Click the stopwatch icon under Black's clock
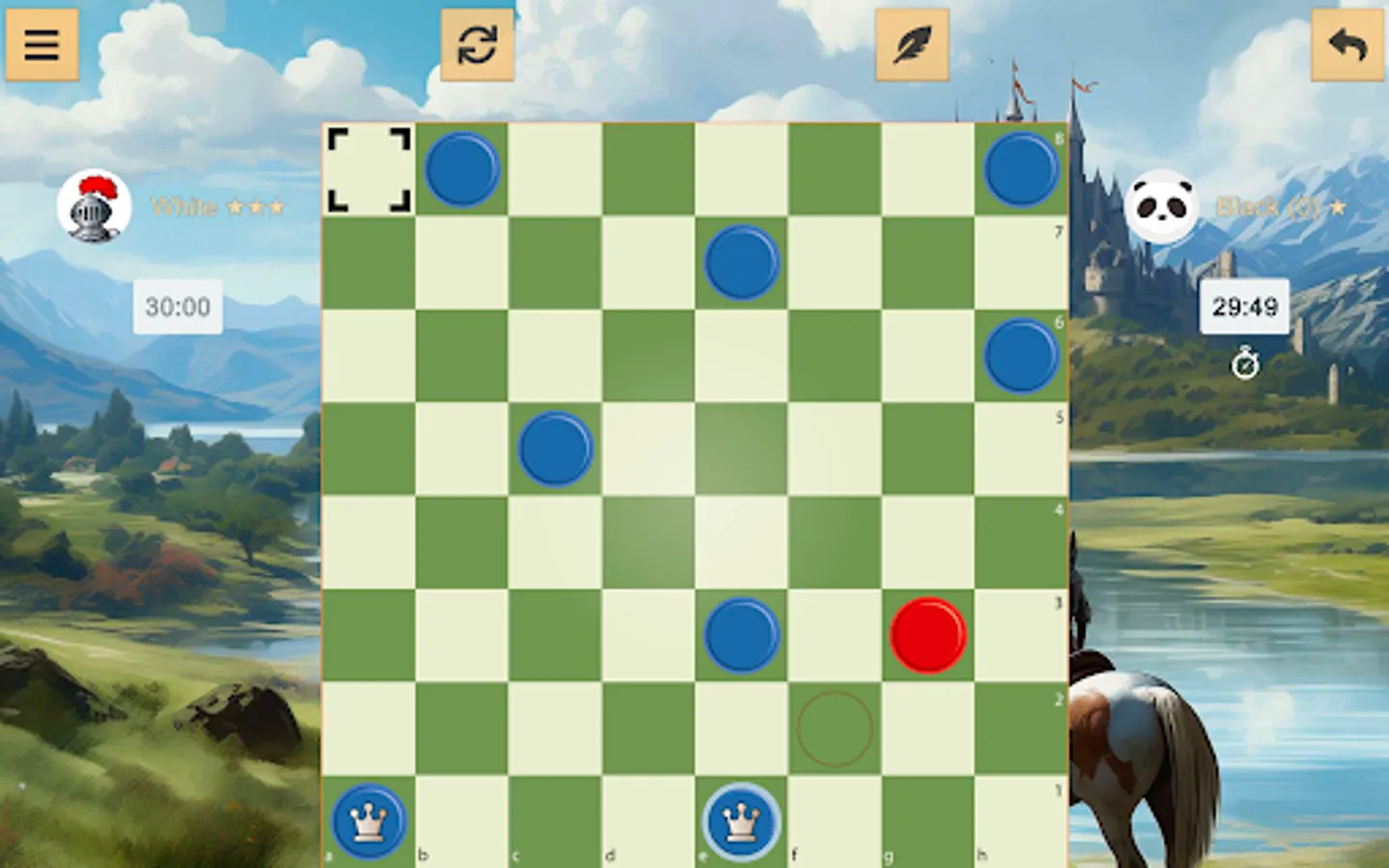Viewport: 1389px width, 868px height. (x=1244, y=365)
